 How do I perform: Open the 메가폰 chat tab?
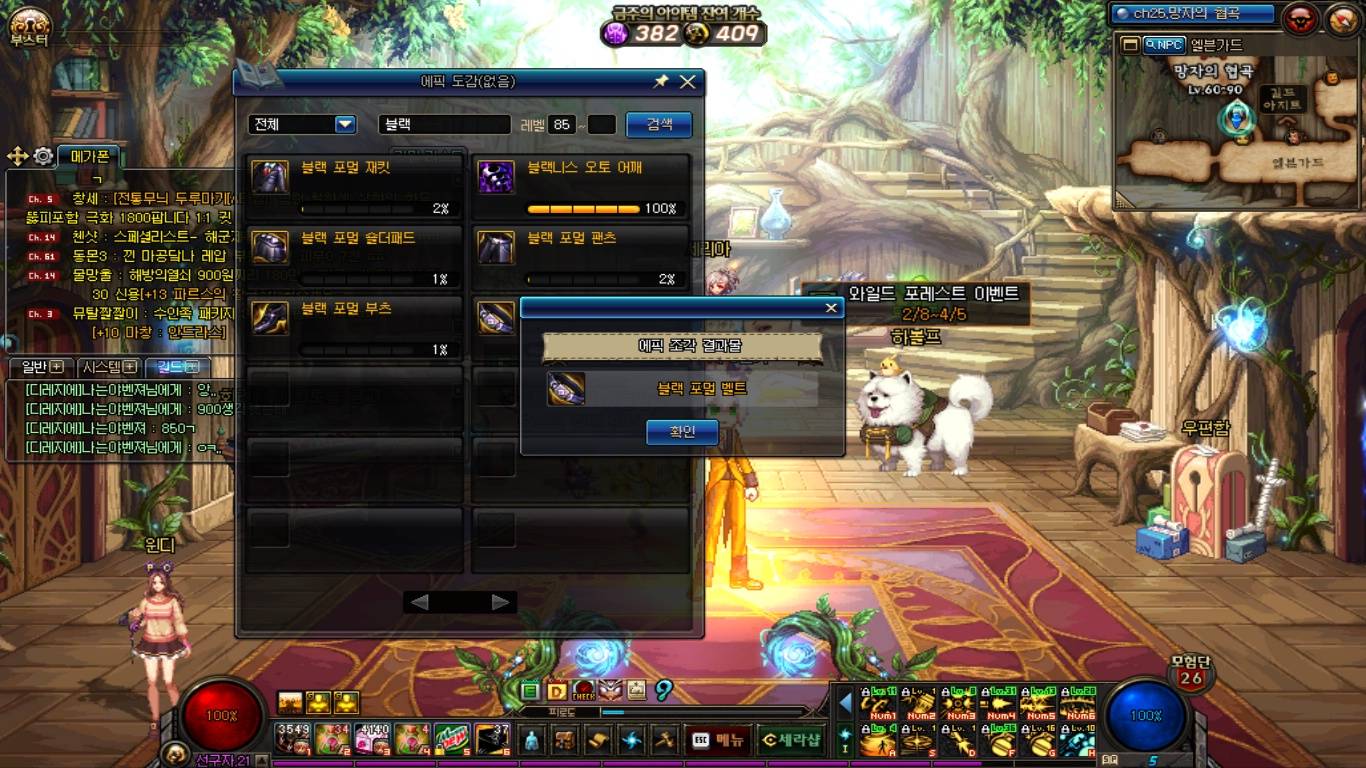point(89,155)
